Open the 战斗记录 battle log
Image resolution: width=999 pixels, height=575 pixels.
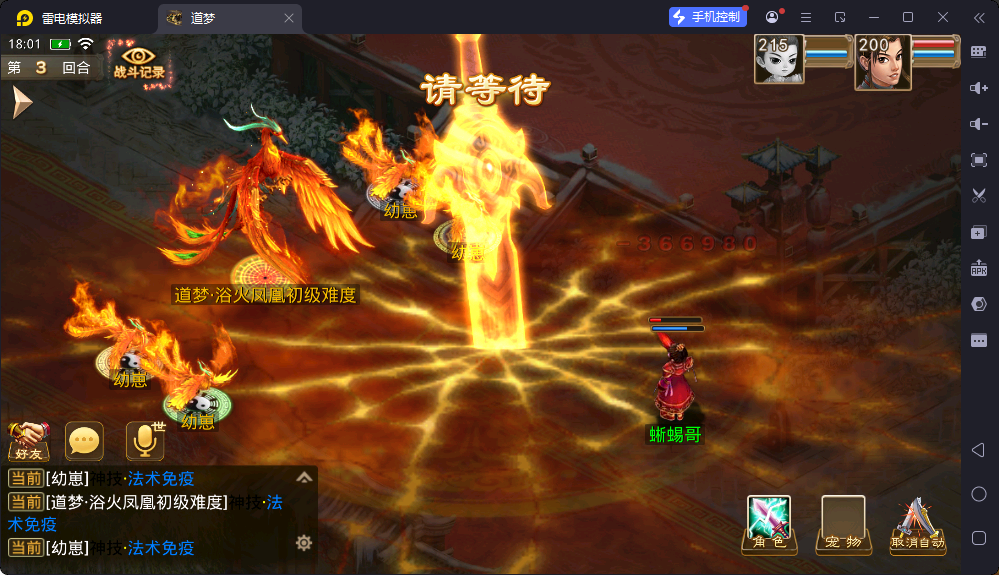click(139, 63)
